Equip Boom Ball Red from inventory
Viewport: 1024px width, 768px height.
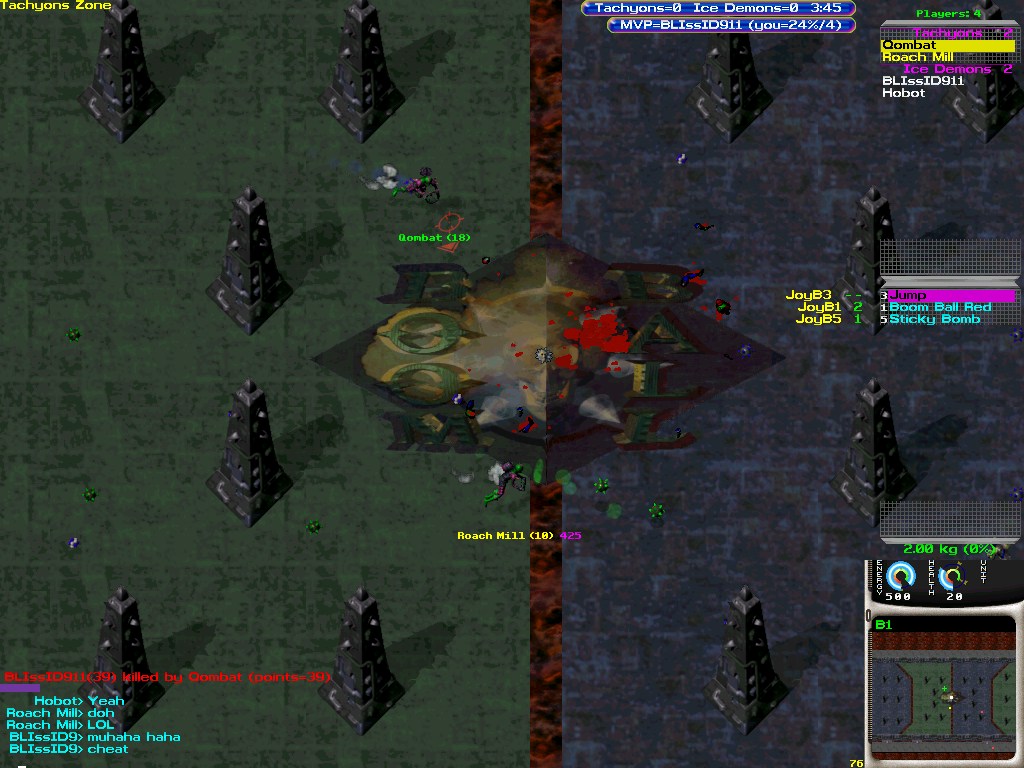pos(940,307)
